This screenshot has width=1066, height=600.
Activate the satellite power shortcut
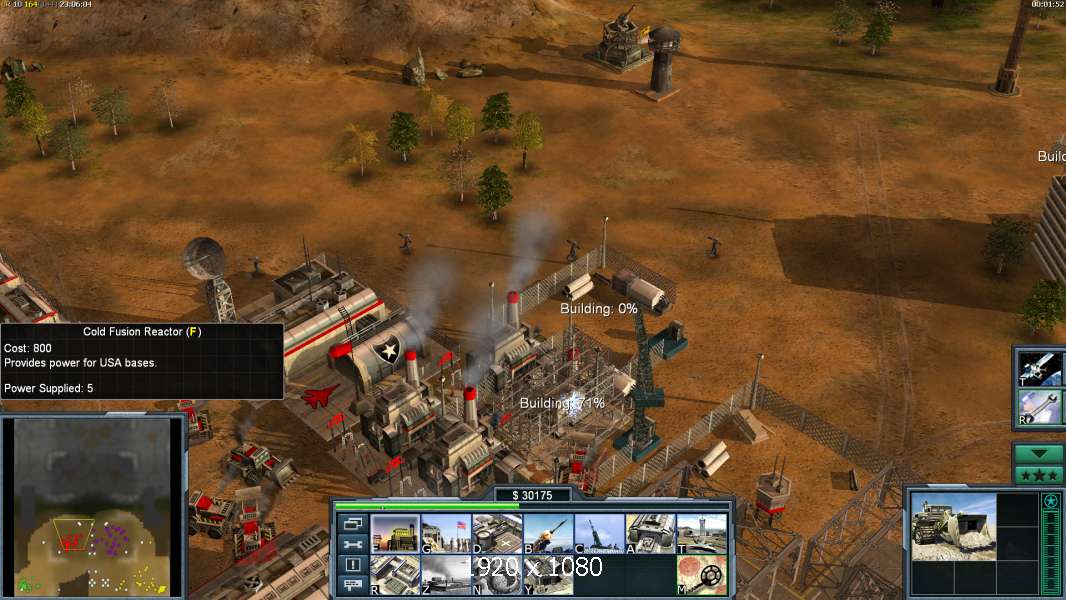1040,368
